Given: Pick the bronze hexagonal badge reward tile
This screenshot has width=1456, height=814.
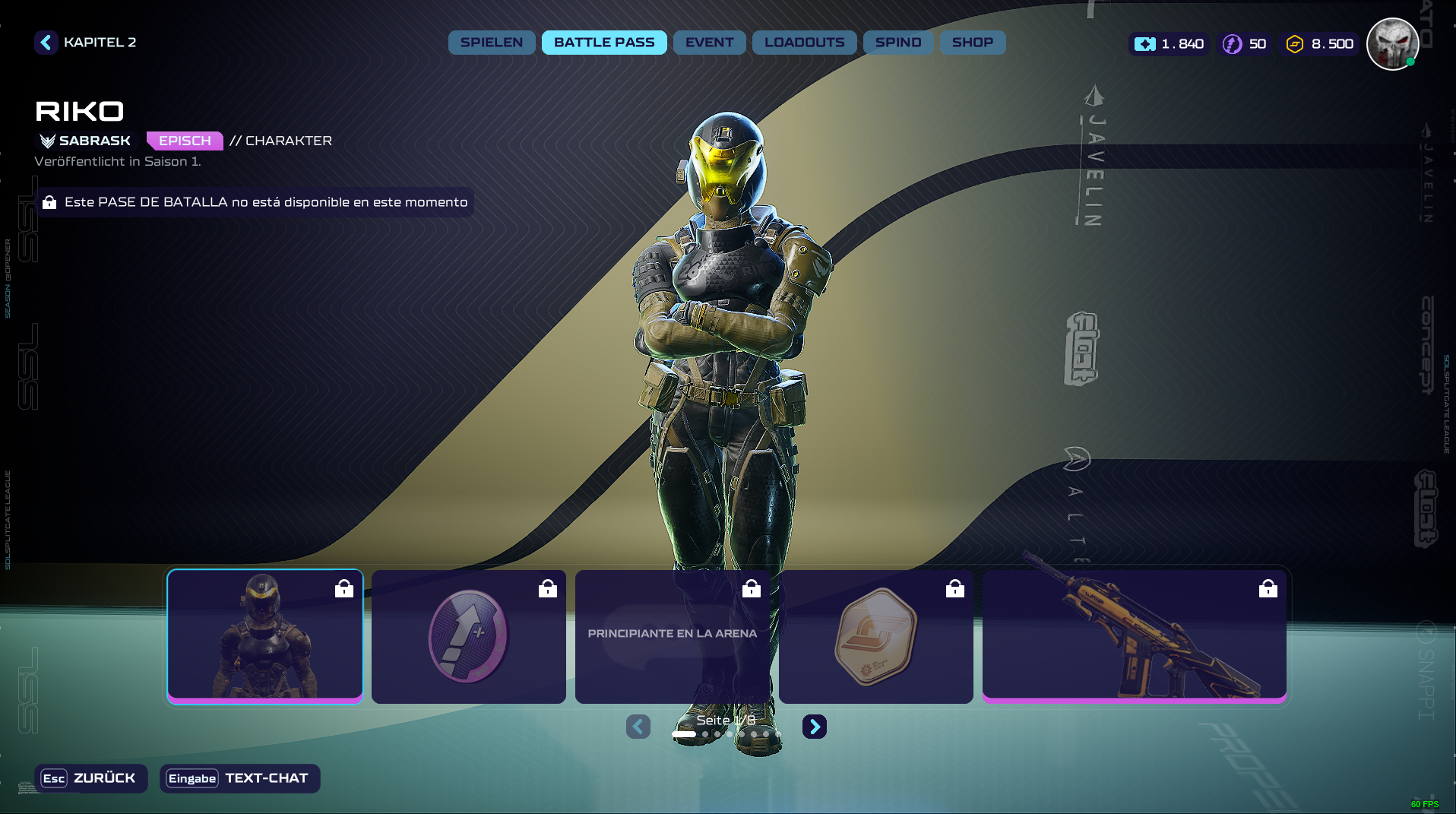Looking at the screenshot, I should pos(875,636).
